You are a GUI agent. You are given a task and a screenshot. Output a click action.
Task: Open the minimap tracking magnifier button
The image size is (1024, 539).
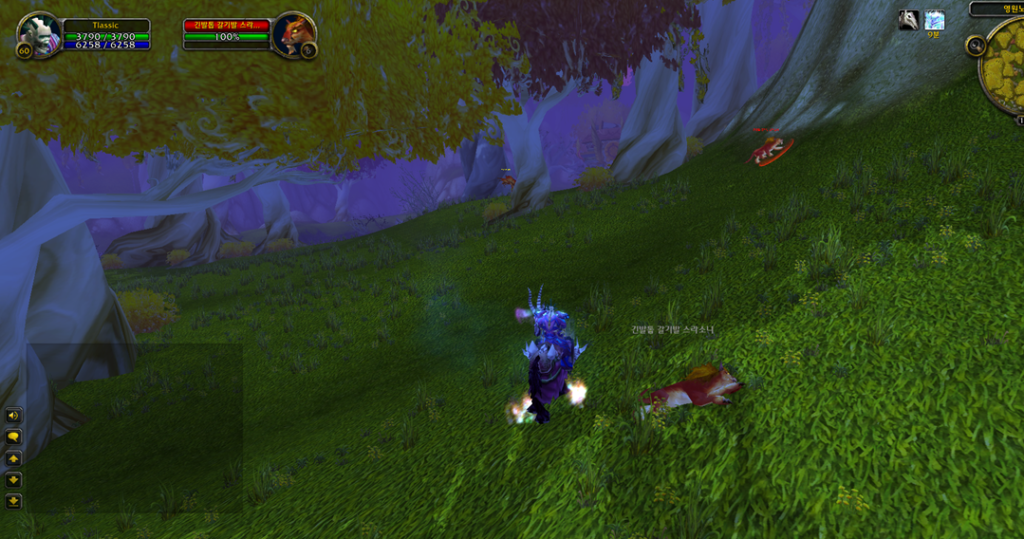point(976,46)
